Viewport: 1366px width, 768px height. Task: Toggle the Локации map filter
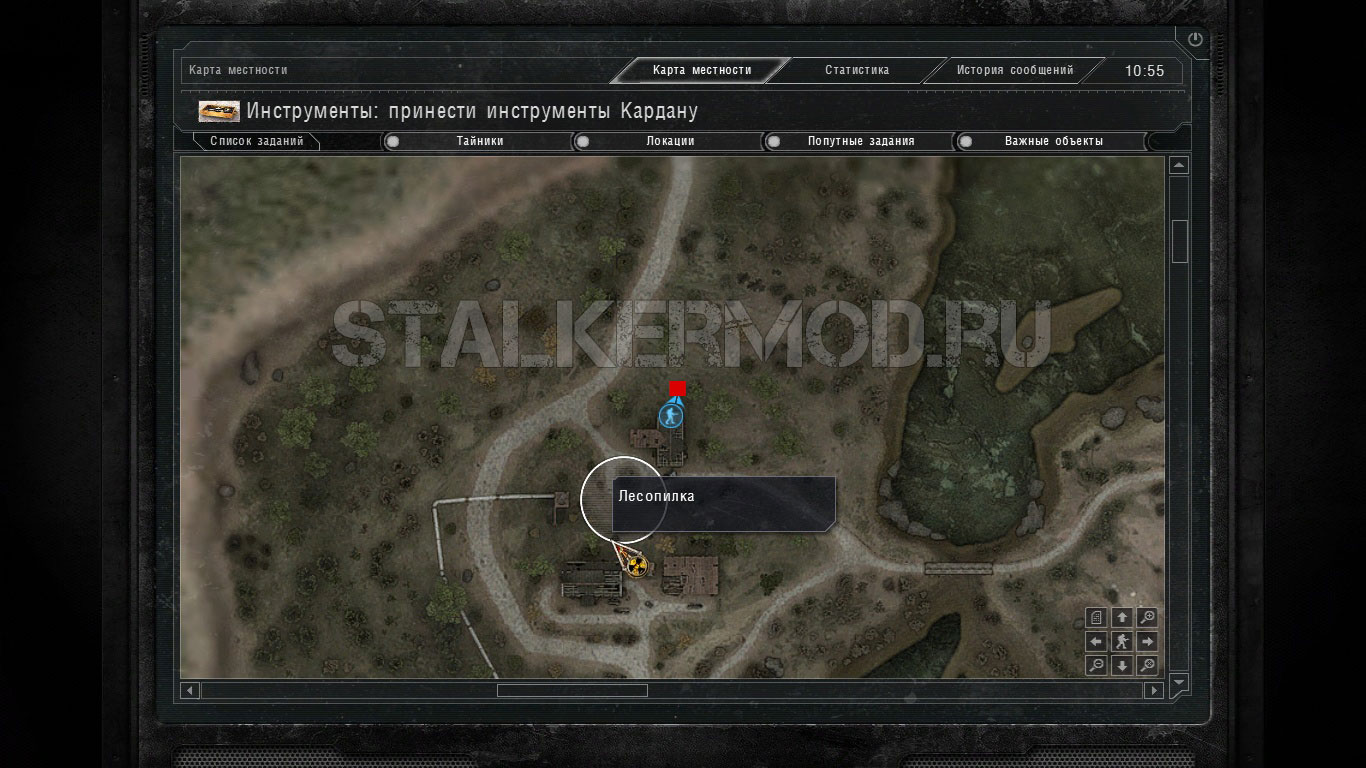point(583,141)
